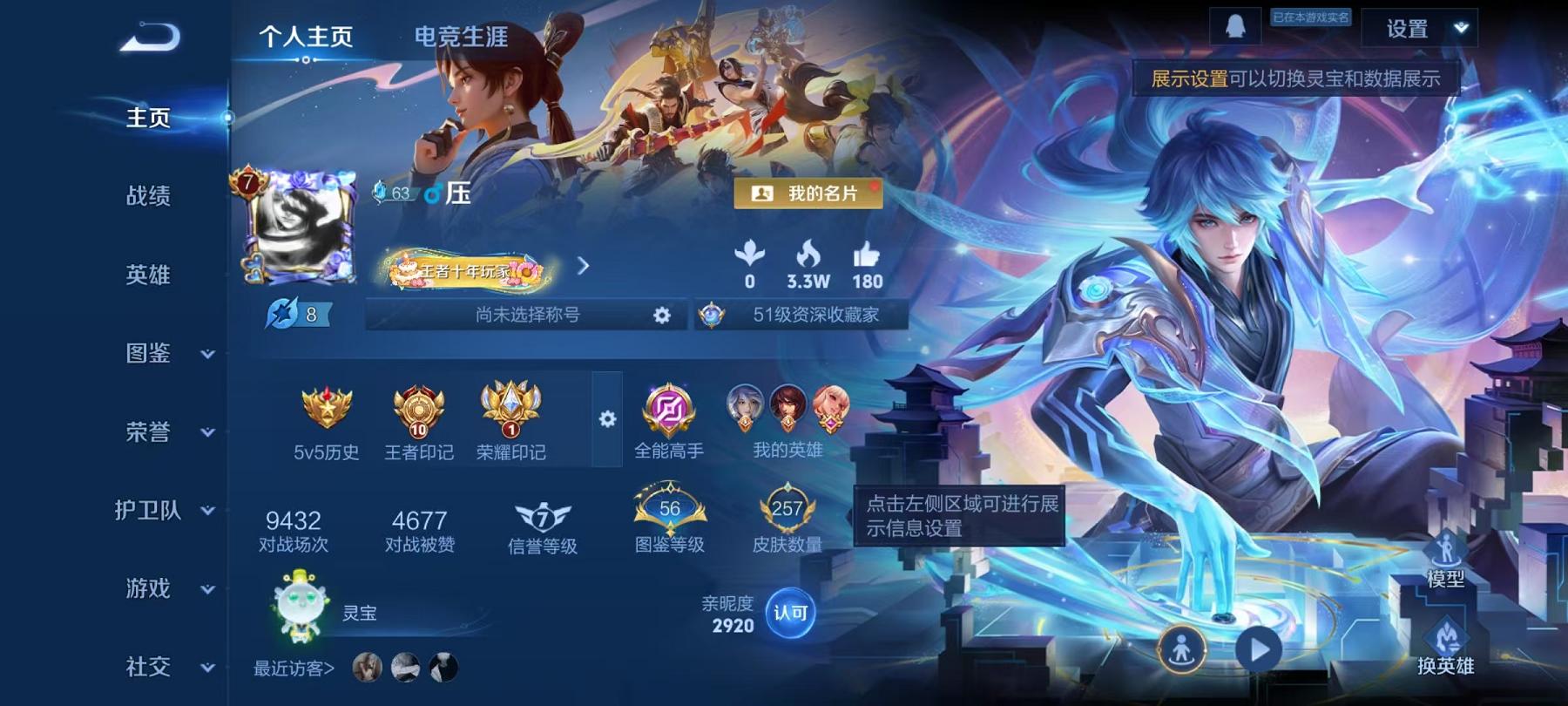This screenshot has width=1568, height=706.
Task: Click the gear icon next to the badge row
Action: click(x=606, y=419)
